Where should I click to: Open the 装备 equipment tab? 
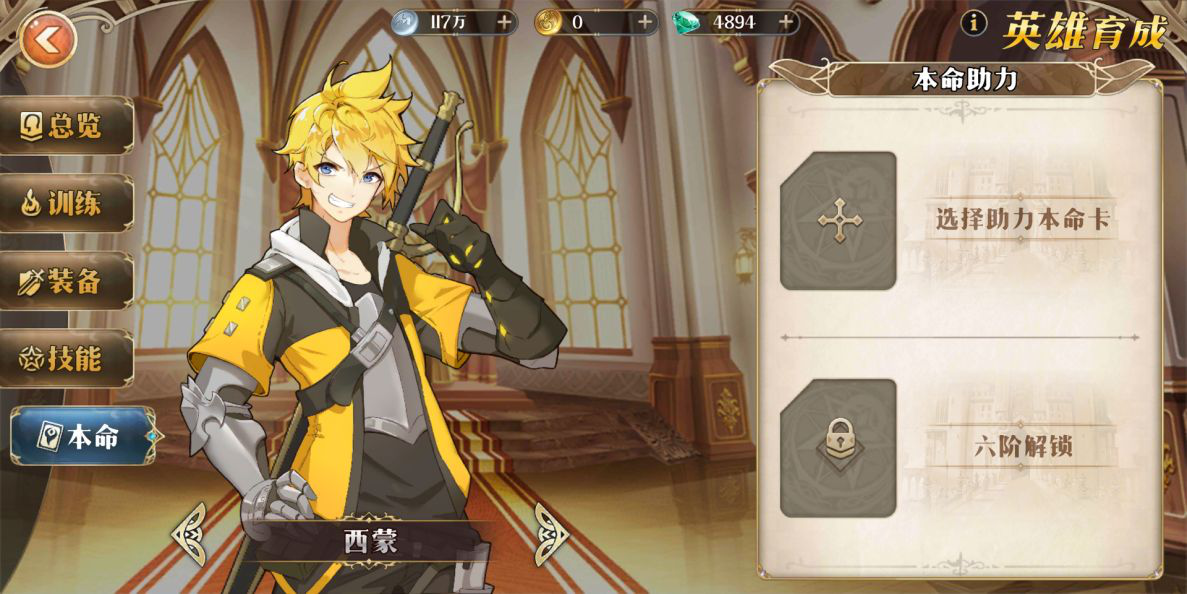(x=68, y=281)
